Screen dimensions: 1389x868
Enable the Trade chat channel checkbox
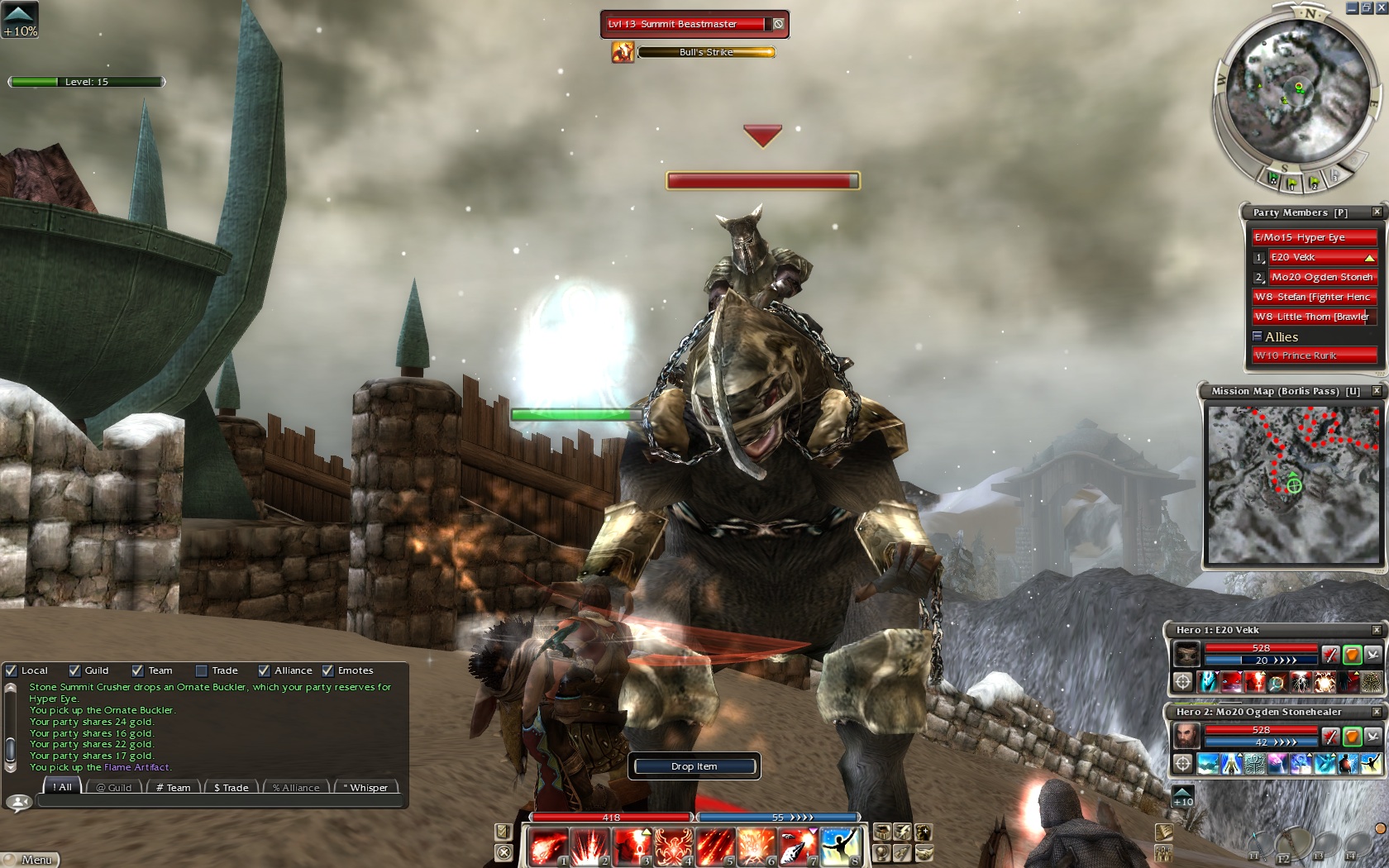(202, 670)
